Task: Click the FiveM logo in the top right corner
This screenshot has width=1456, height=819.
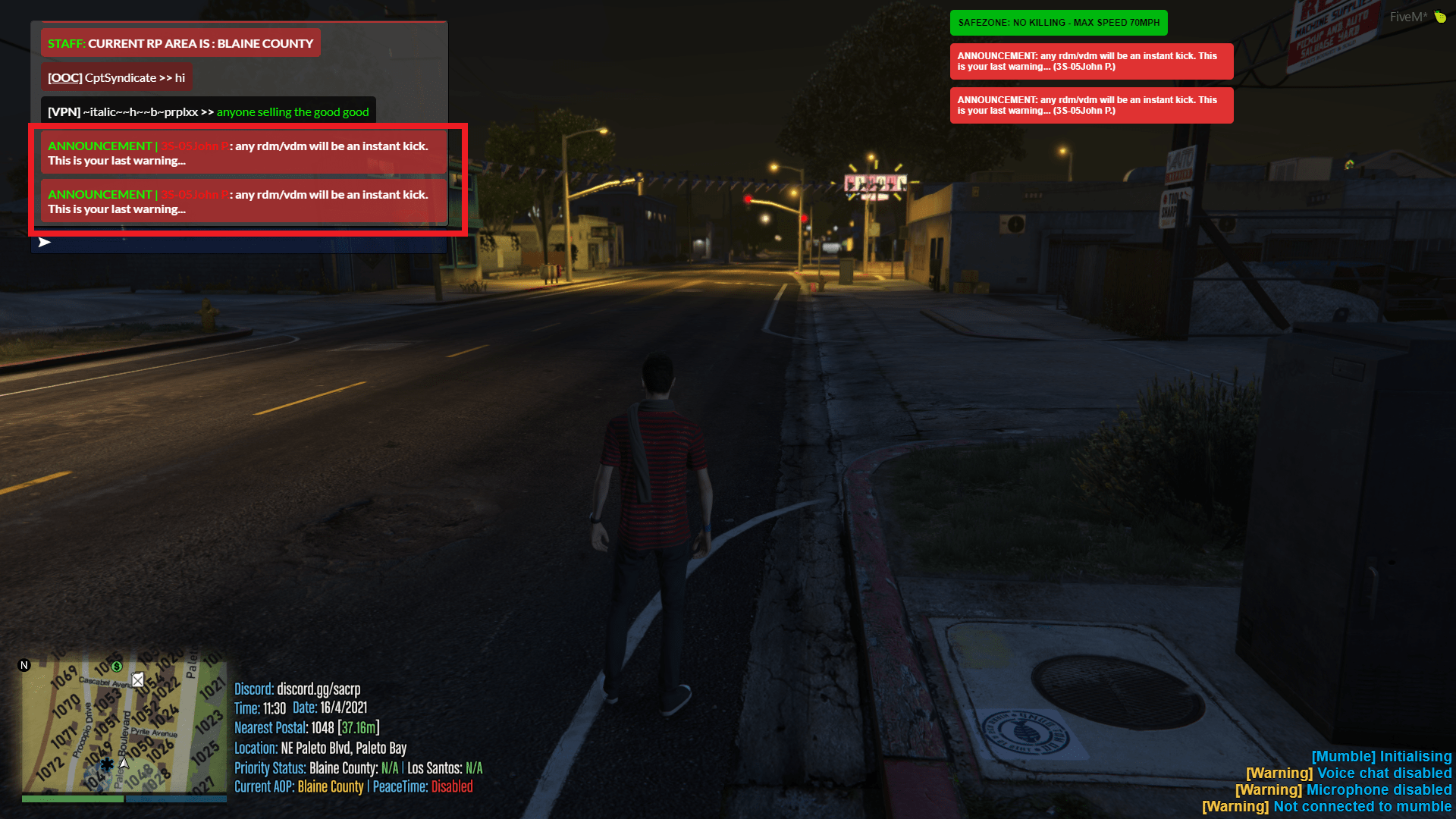Action: [x=1408, y=16]
